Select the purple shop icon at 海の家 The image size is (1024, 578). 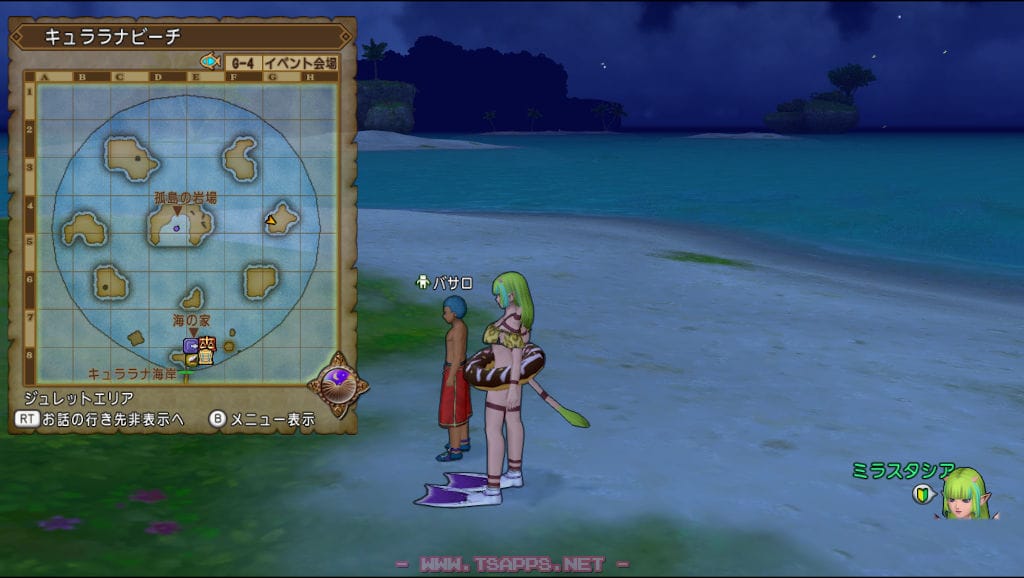click(x=190, y=345)
